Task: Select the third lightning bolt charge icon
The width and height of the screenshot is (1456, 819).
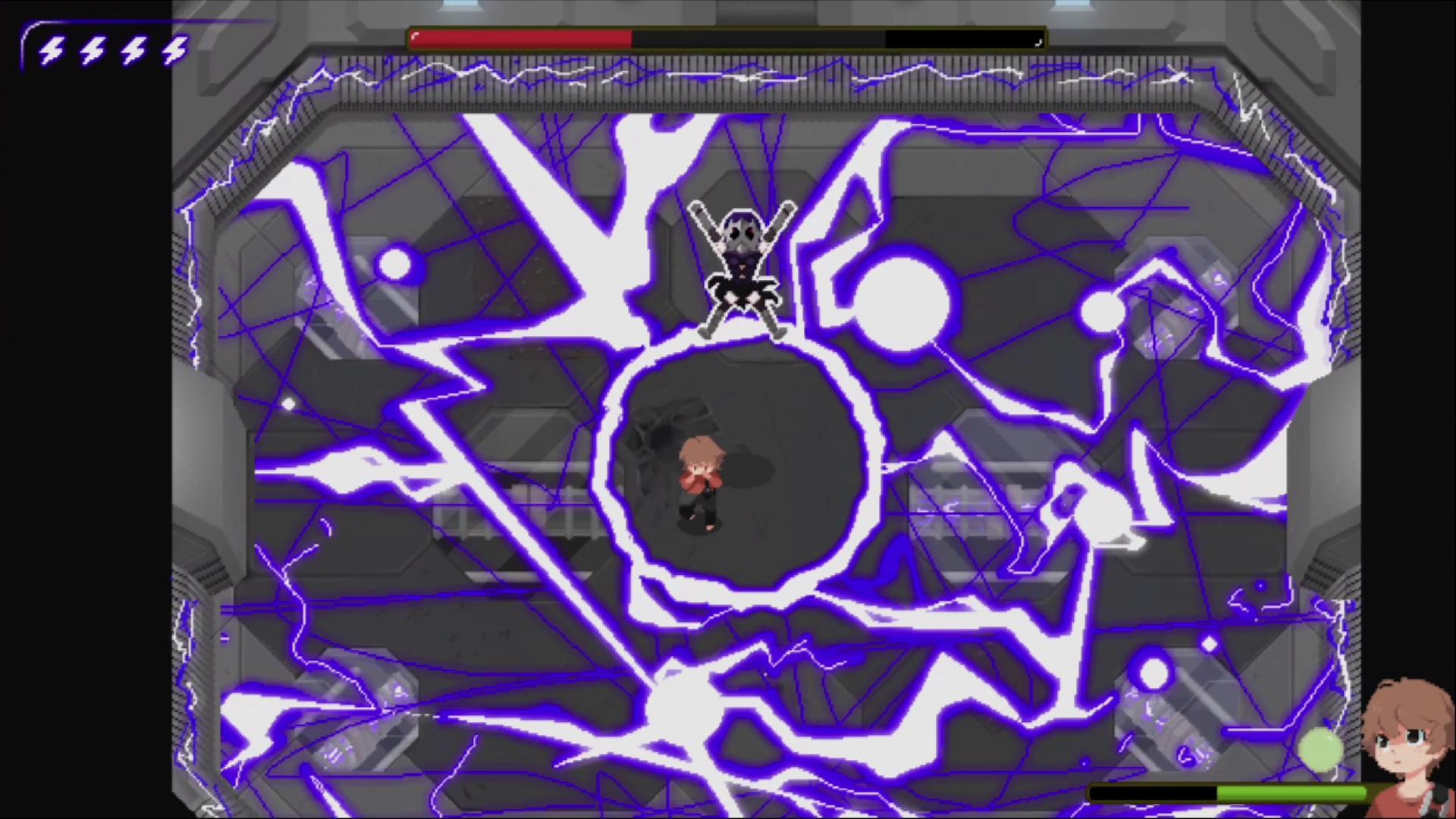Action: (133, 52)
